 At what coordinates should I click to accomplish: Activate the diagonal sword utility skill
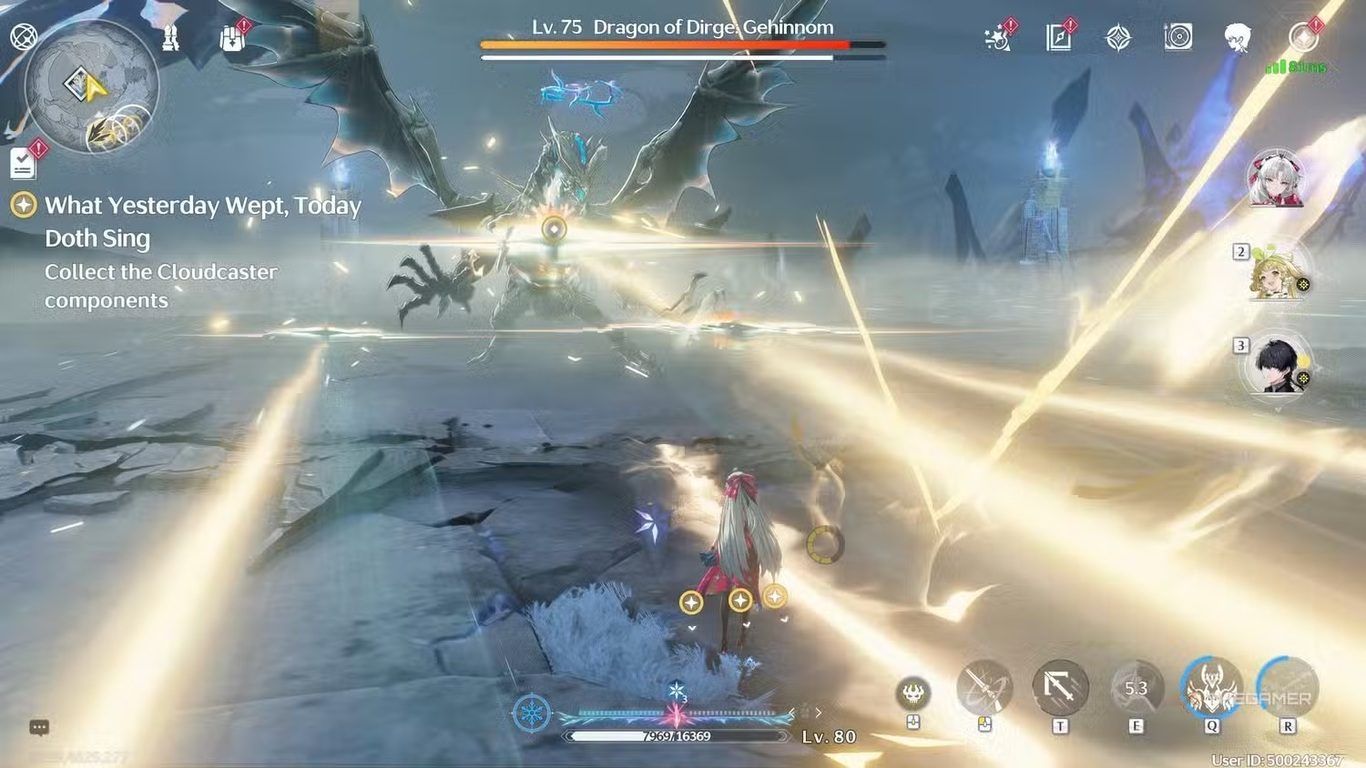(x=1060, y=688)
